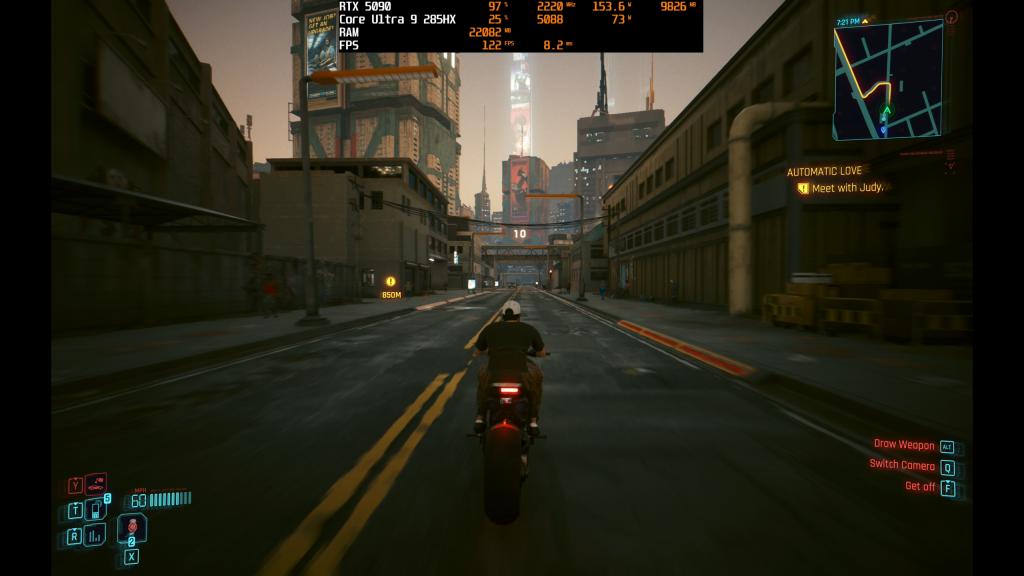Screen dimensions: 1024x576
Task: Click the green player arrow on minimap
Action: point(886,110)
